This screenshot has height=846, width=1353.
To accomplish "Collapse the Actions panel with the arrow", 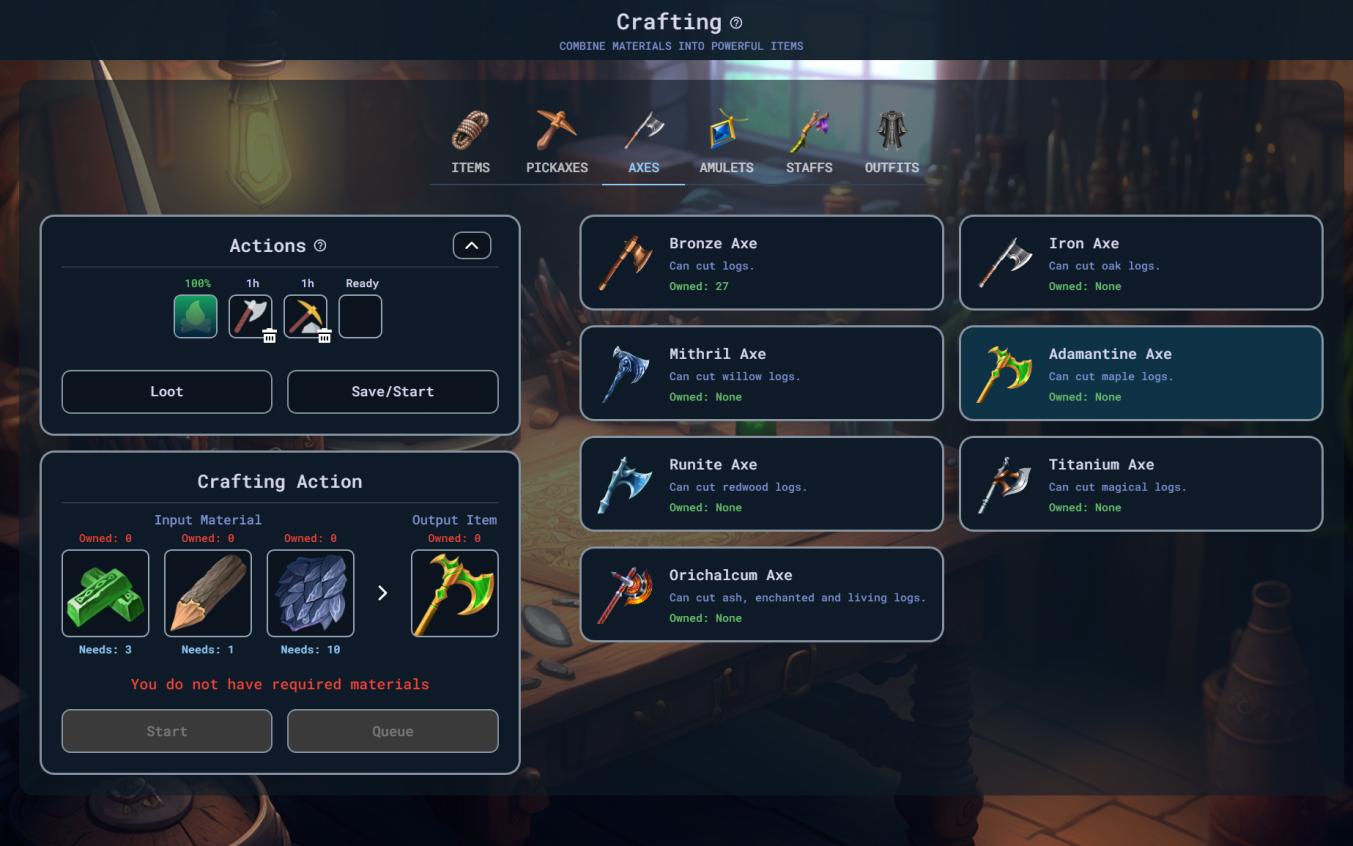I will pyautogui.click(x=472, y=246).
